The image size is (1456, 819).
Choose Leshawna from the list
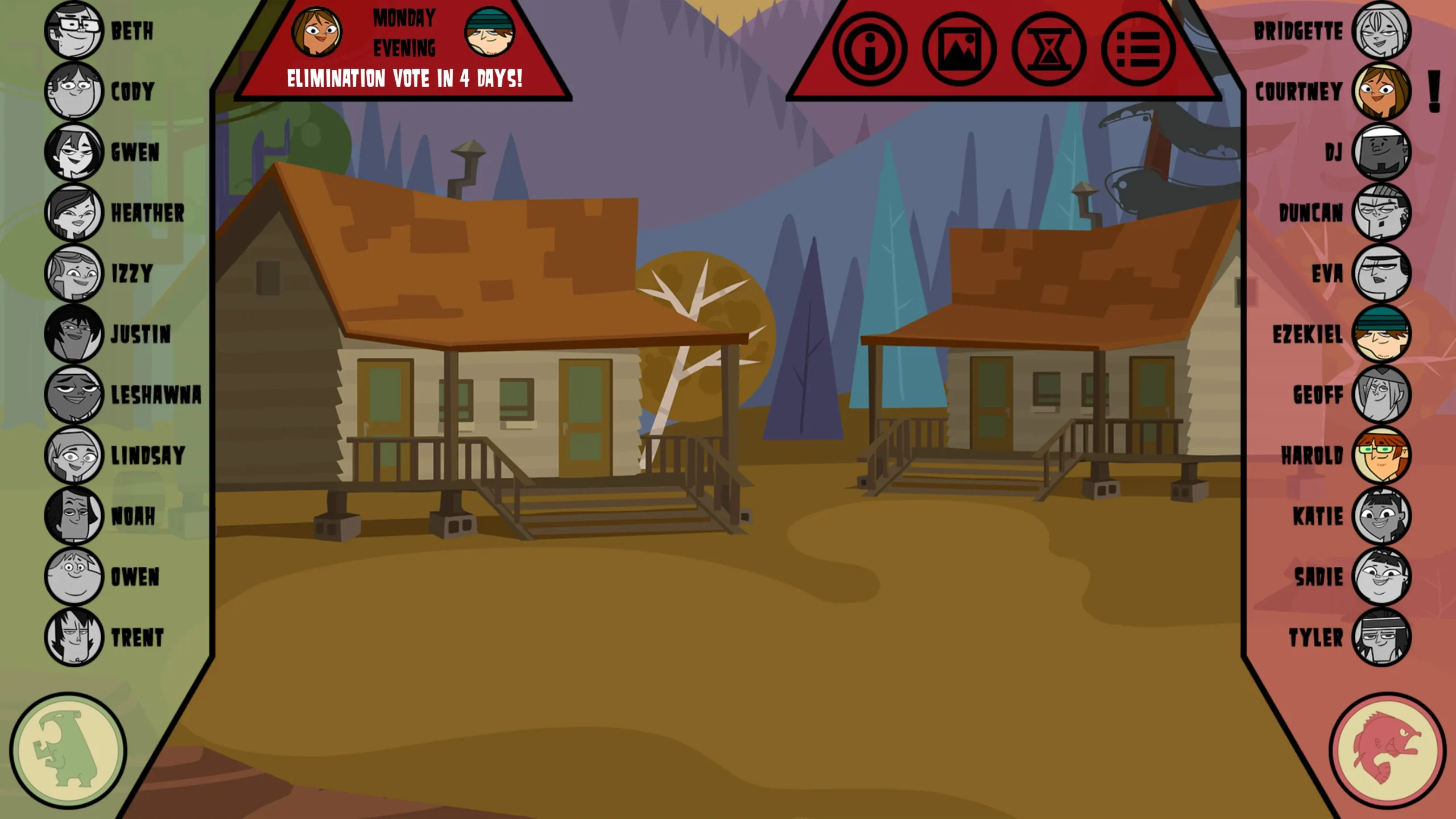[74, 395]
